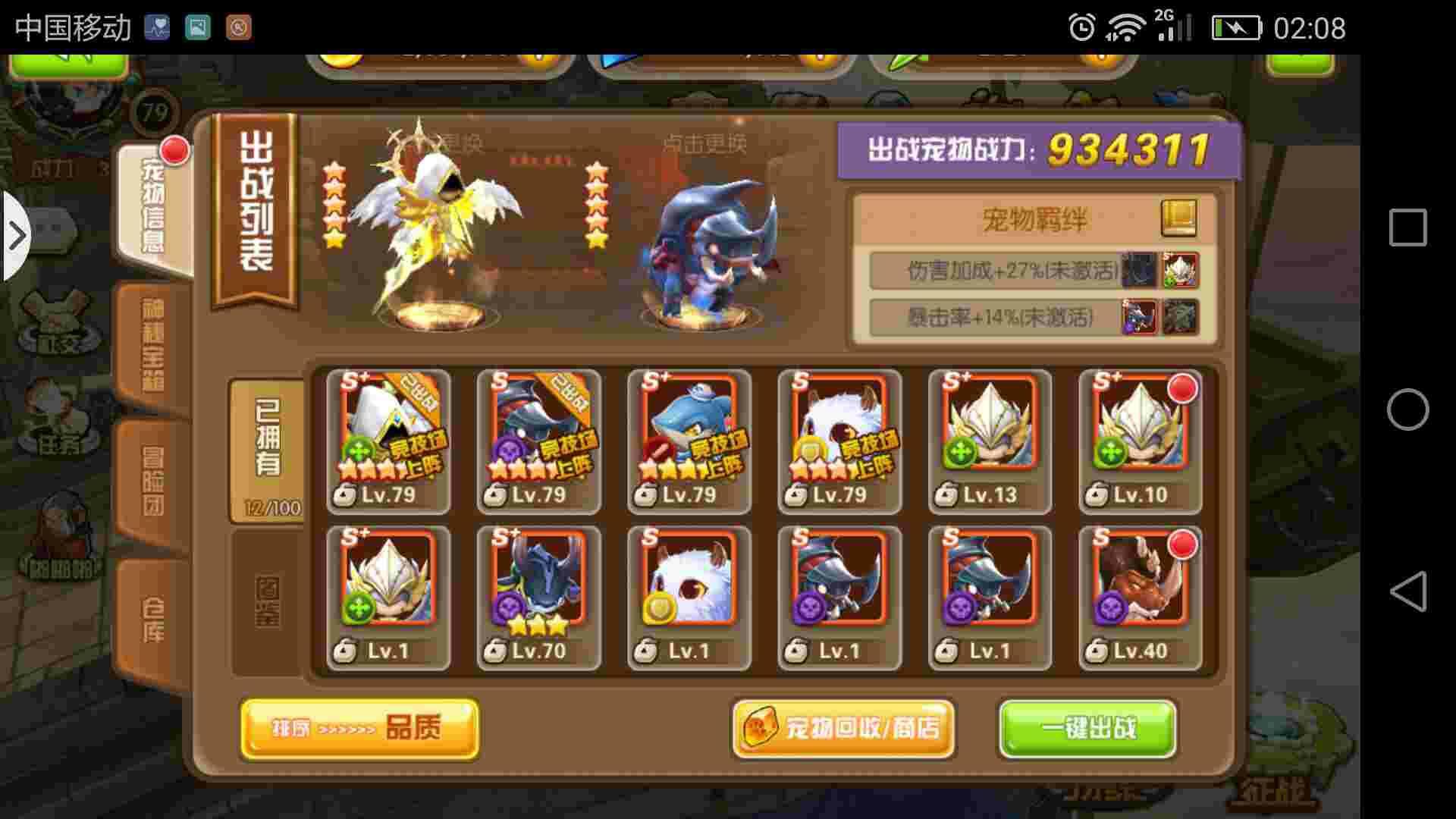Expand the left side panel arrow
Screen dimensions: 1456x819
click(17, 235)
